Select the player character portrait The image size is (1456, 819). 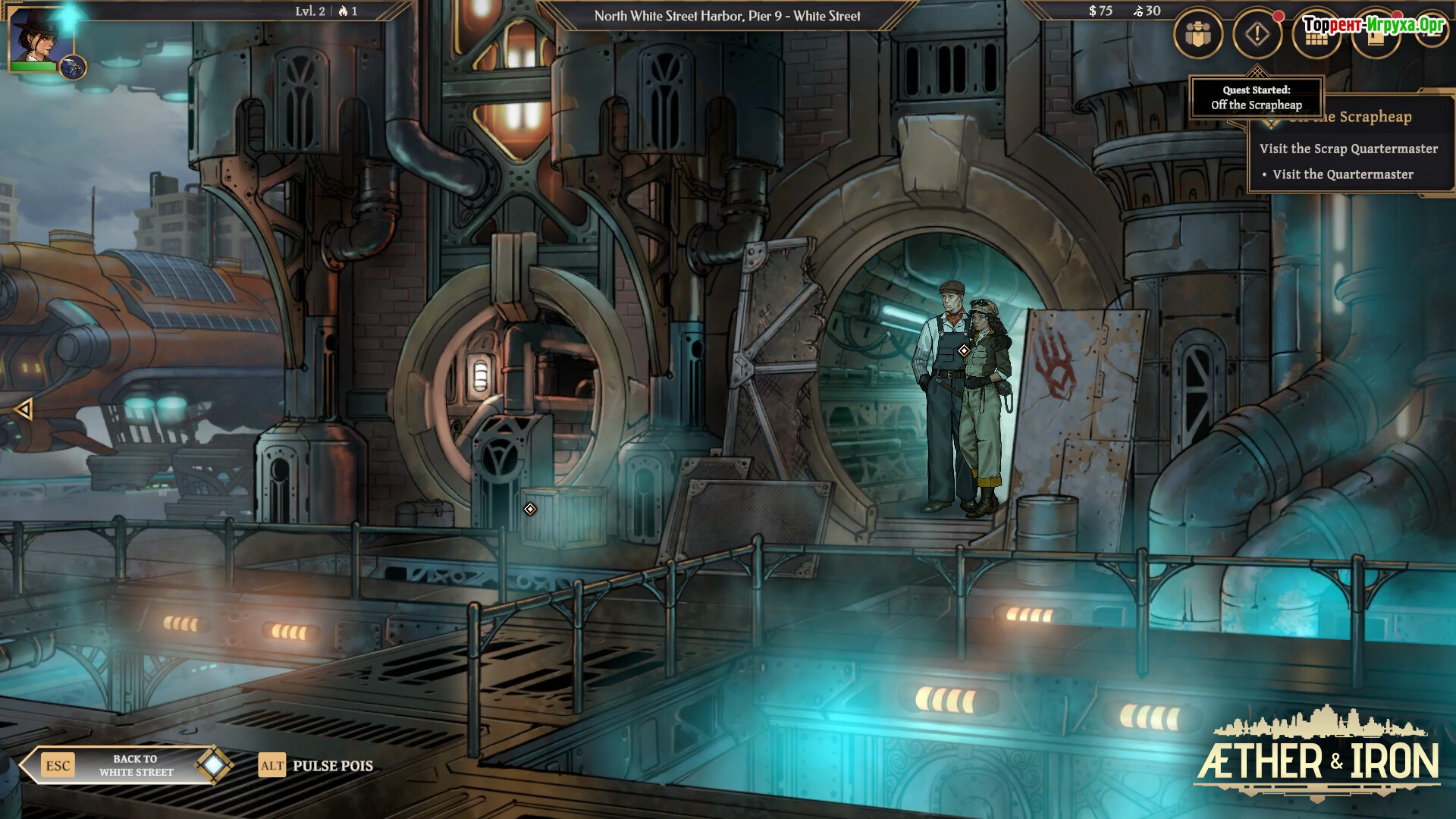pos(35,38)
